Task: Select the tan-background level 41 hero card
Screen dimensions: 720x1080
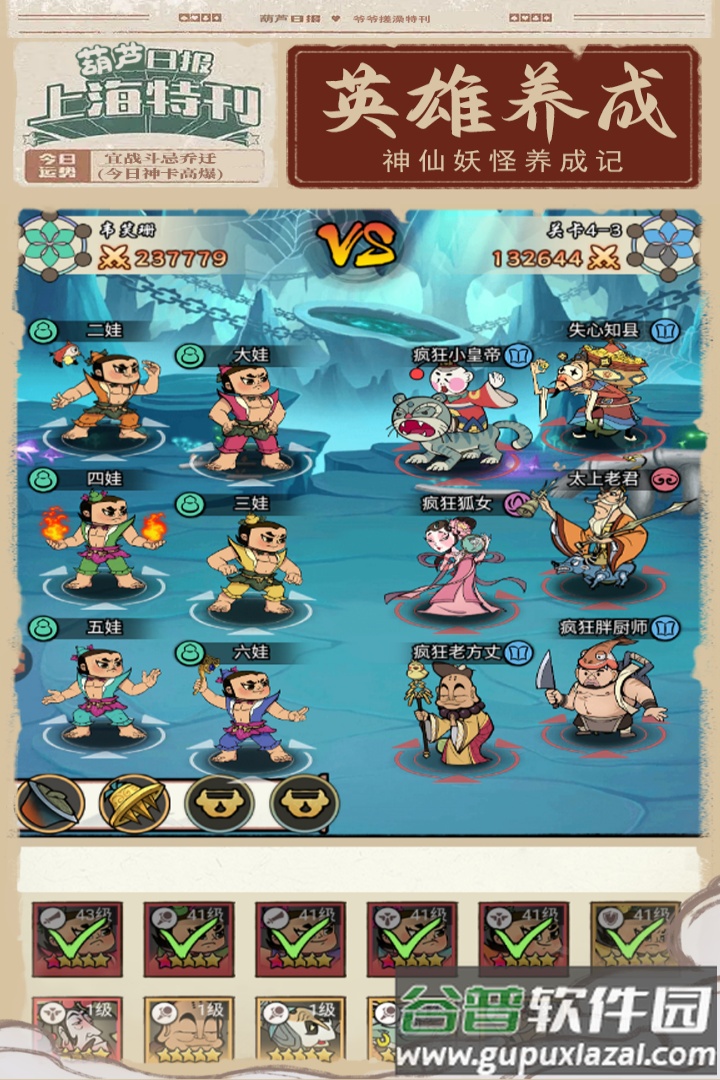Action: [x=635, y=939]
